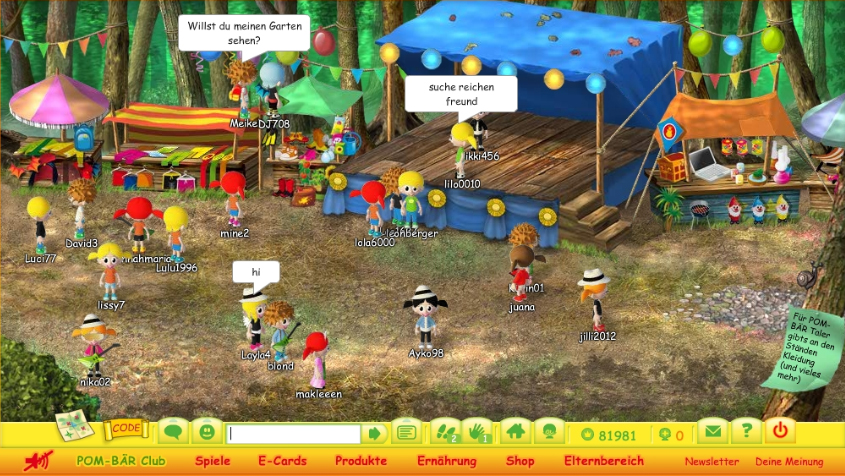The width and height of the screenshot is (845, 476).
Task: Send the chat message with the arrow button
Action: [375, 434]
